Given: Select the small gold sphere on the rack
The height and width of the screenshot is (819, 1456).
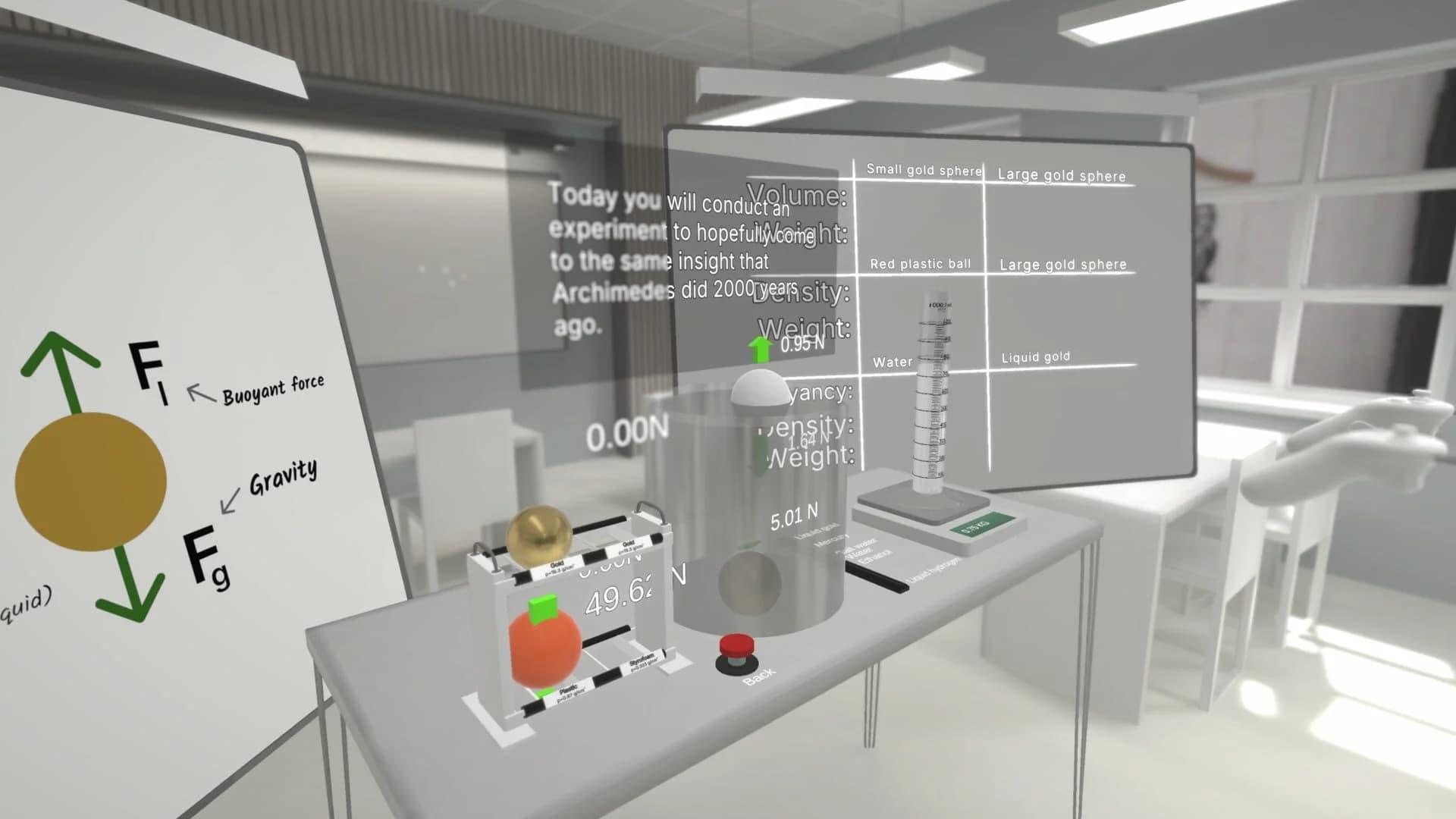Looking at the screenshot, I should [538, 537].
